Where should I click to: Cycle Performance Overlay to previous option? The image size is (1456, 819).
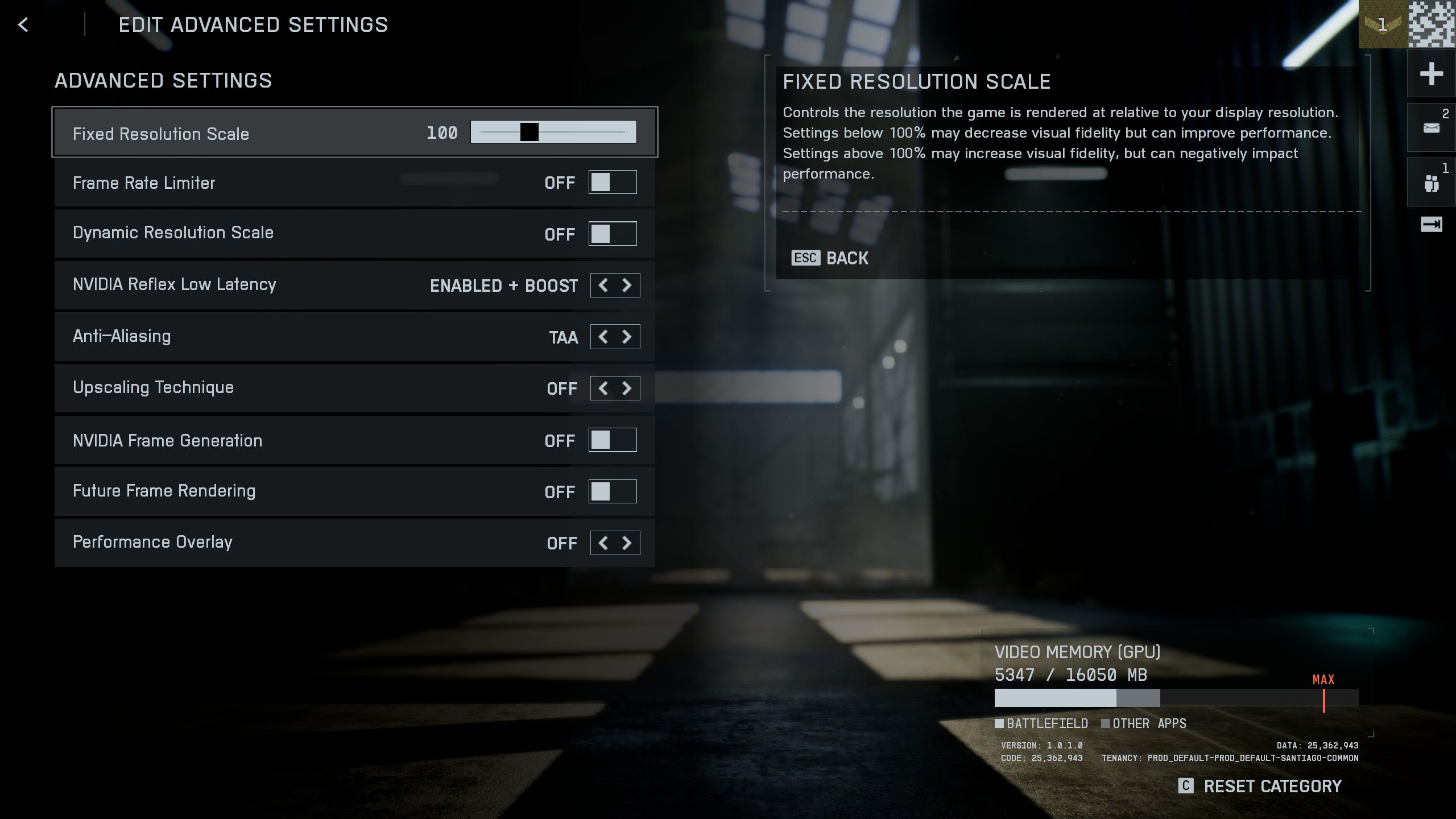coord(603,543)
